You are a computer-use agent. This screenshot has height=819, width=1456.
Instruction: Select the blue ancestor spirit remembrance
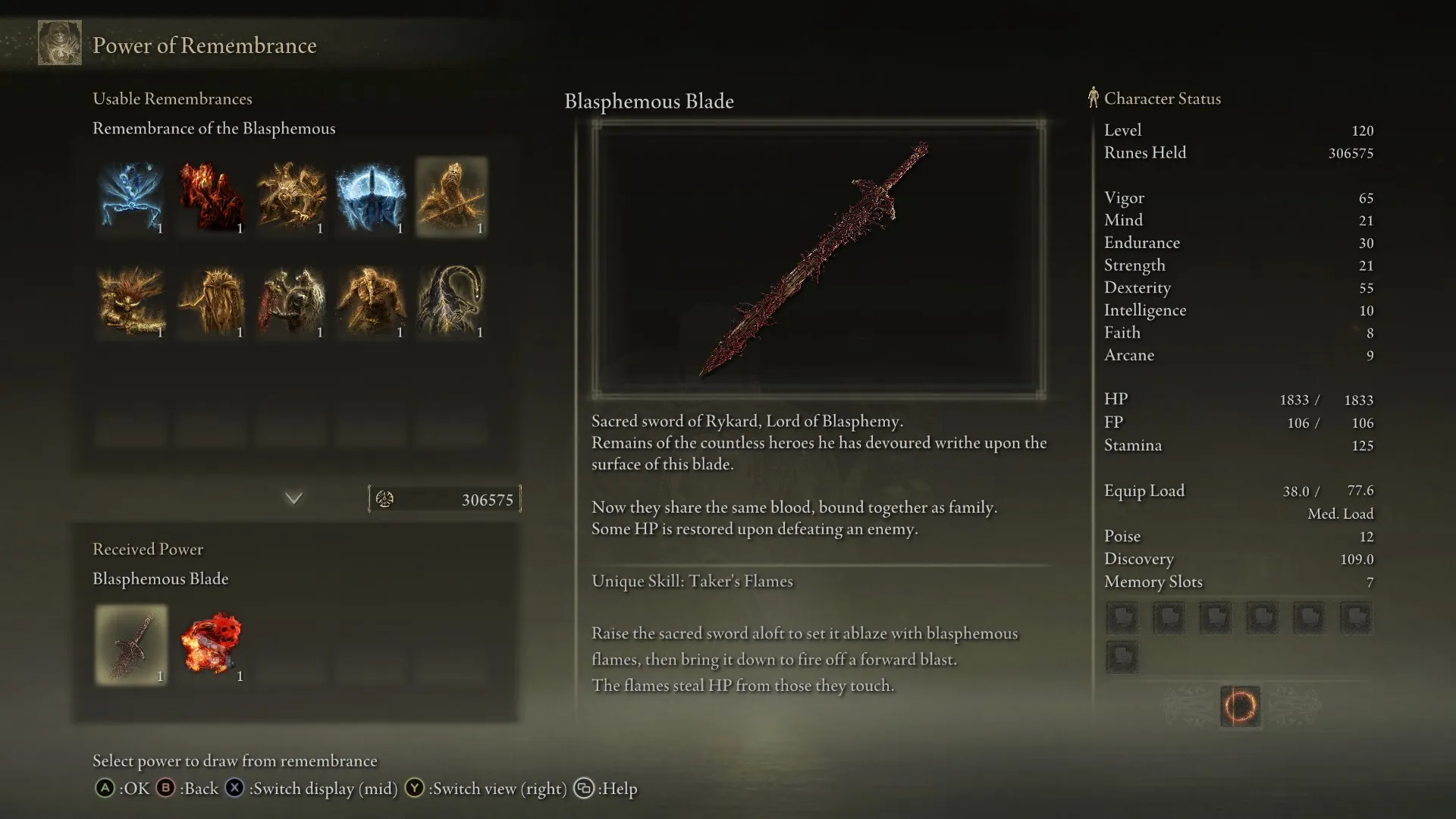pos(131,197)
